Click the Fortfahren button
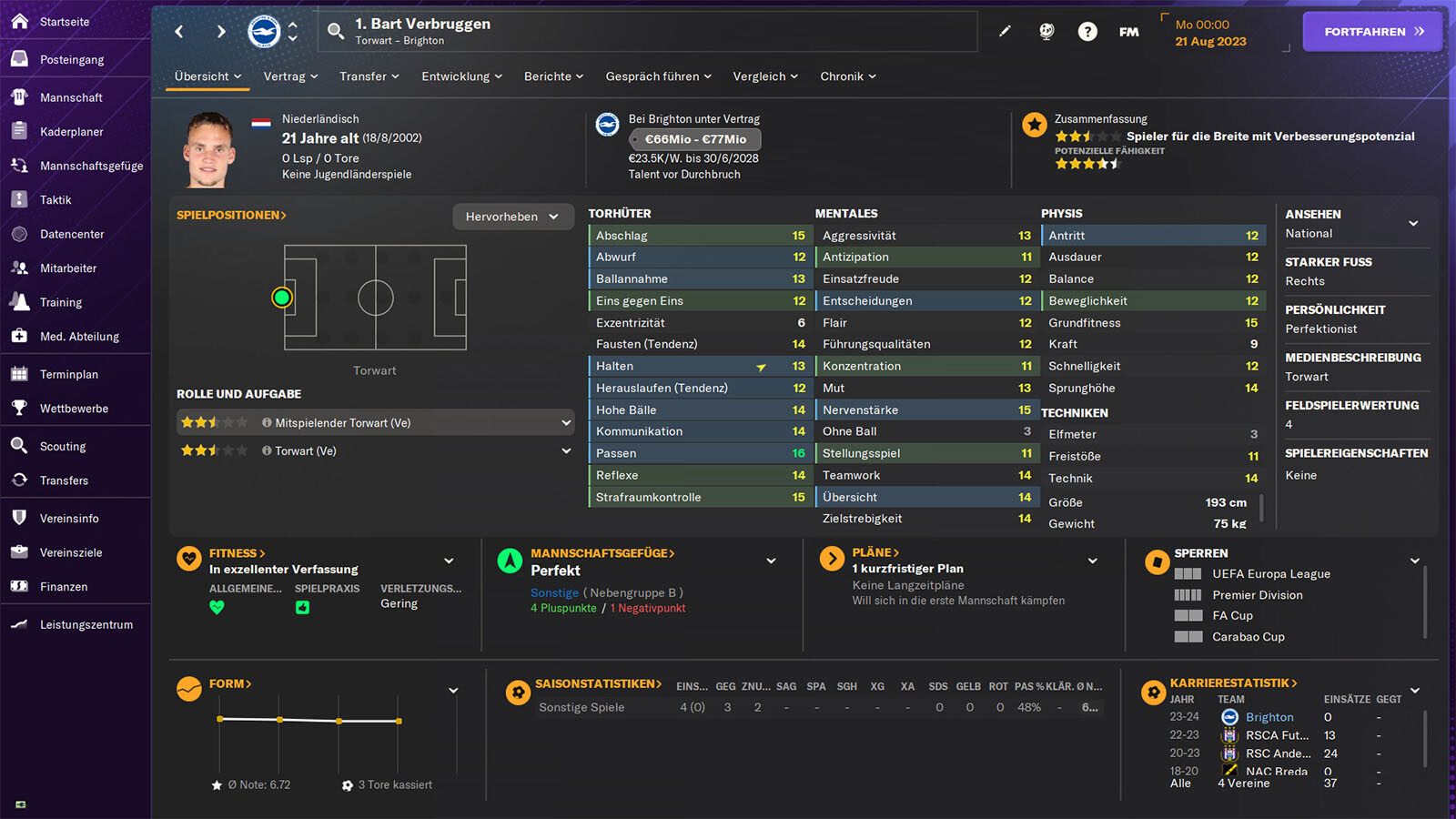This screenshot has width=1456, height=819. (1371, 30)
